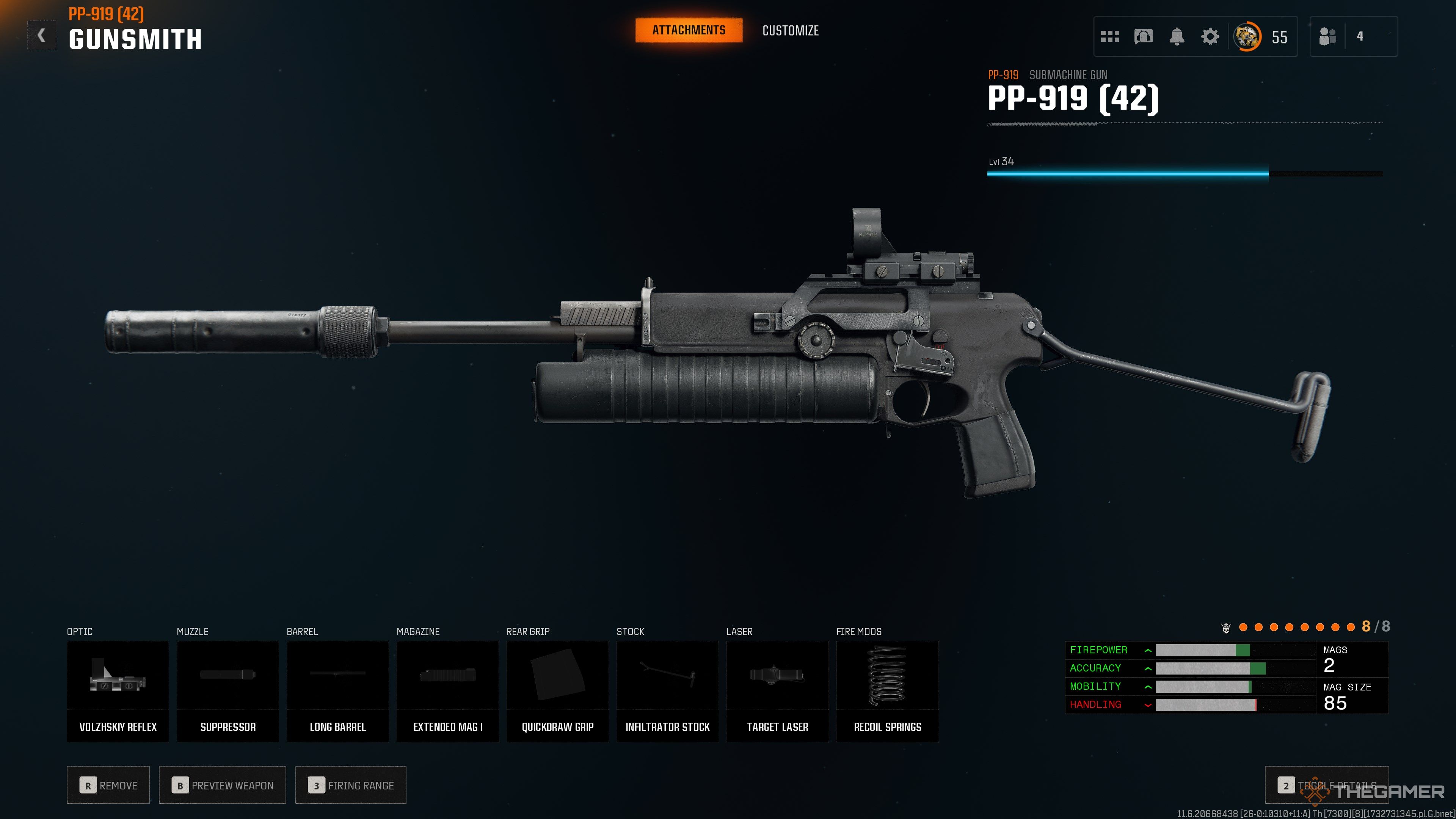This screenshot has width=1456, height=819.
Task: Open the headset voice chat icon
Action: coord(1143,37)
